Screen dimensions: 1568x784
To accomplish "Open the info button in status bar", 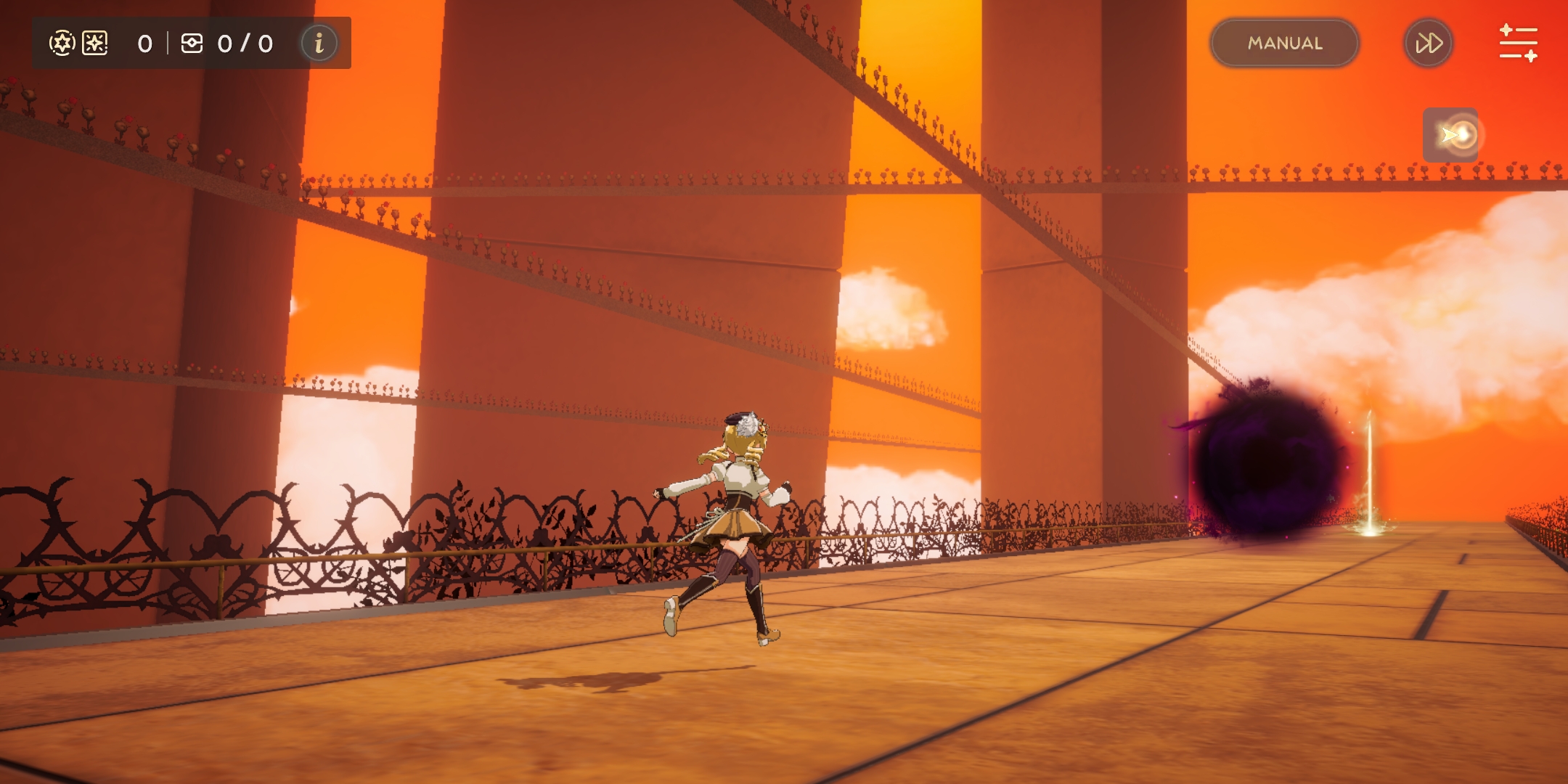I will click(319, 44).
